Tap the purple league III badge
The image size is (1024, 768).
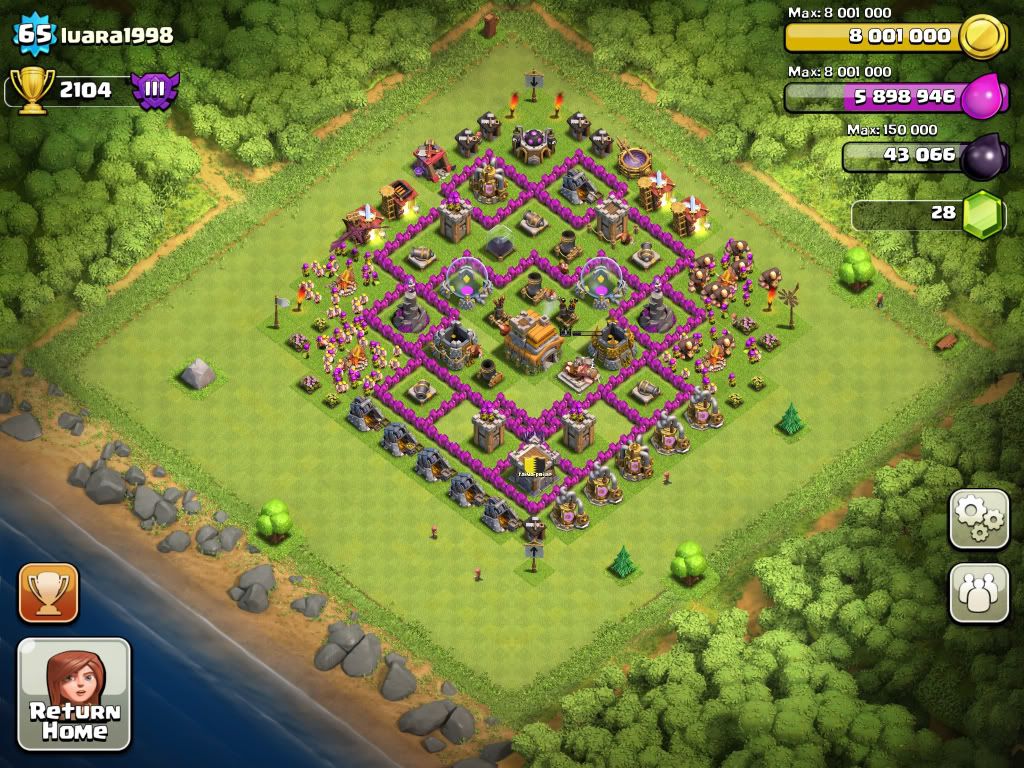click(x=155, y=90)
